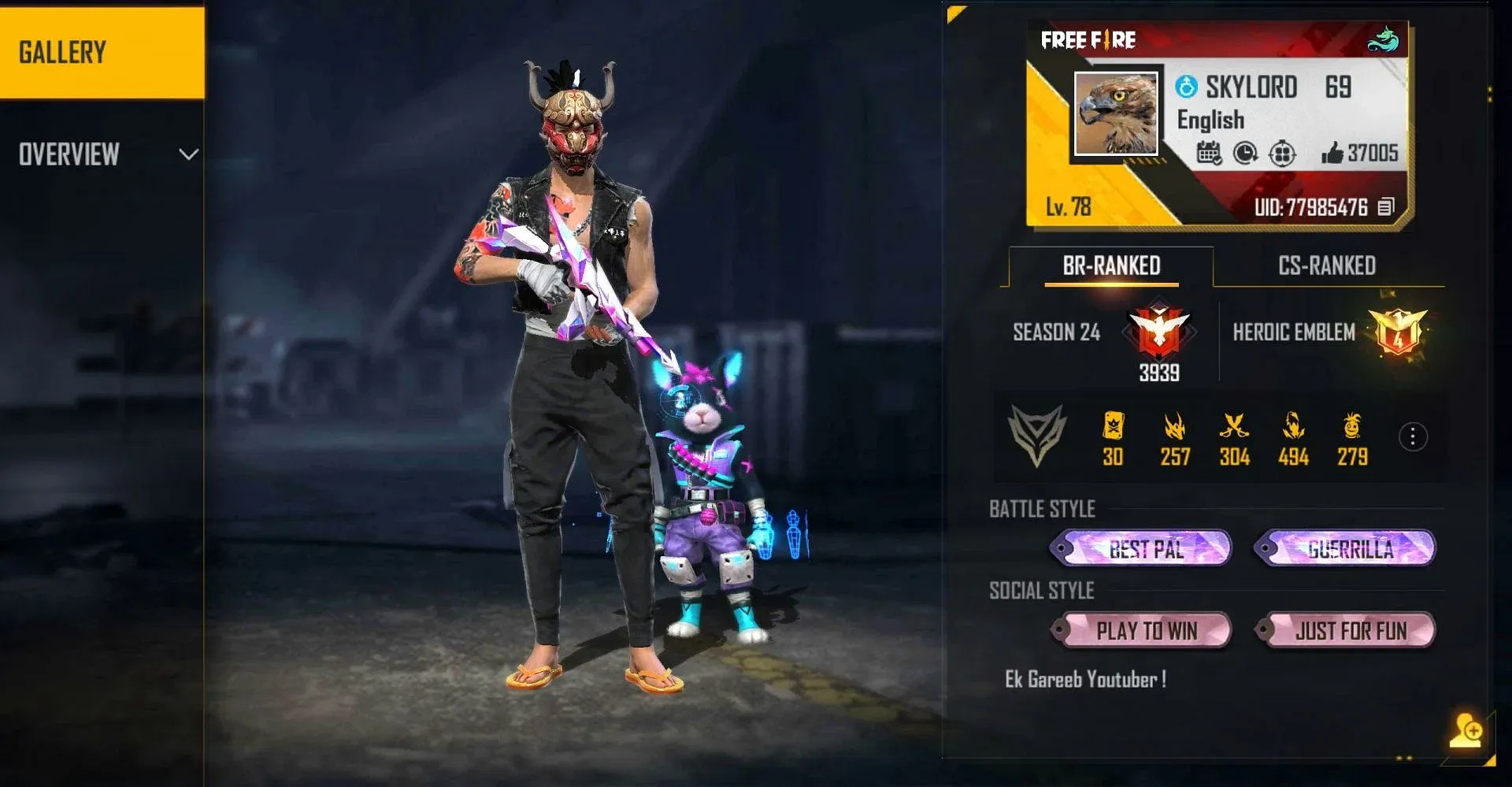
Task: Select the Just For Fun tag
Action: [x=1347, y=630]
